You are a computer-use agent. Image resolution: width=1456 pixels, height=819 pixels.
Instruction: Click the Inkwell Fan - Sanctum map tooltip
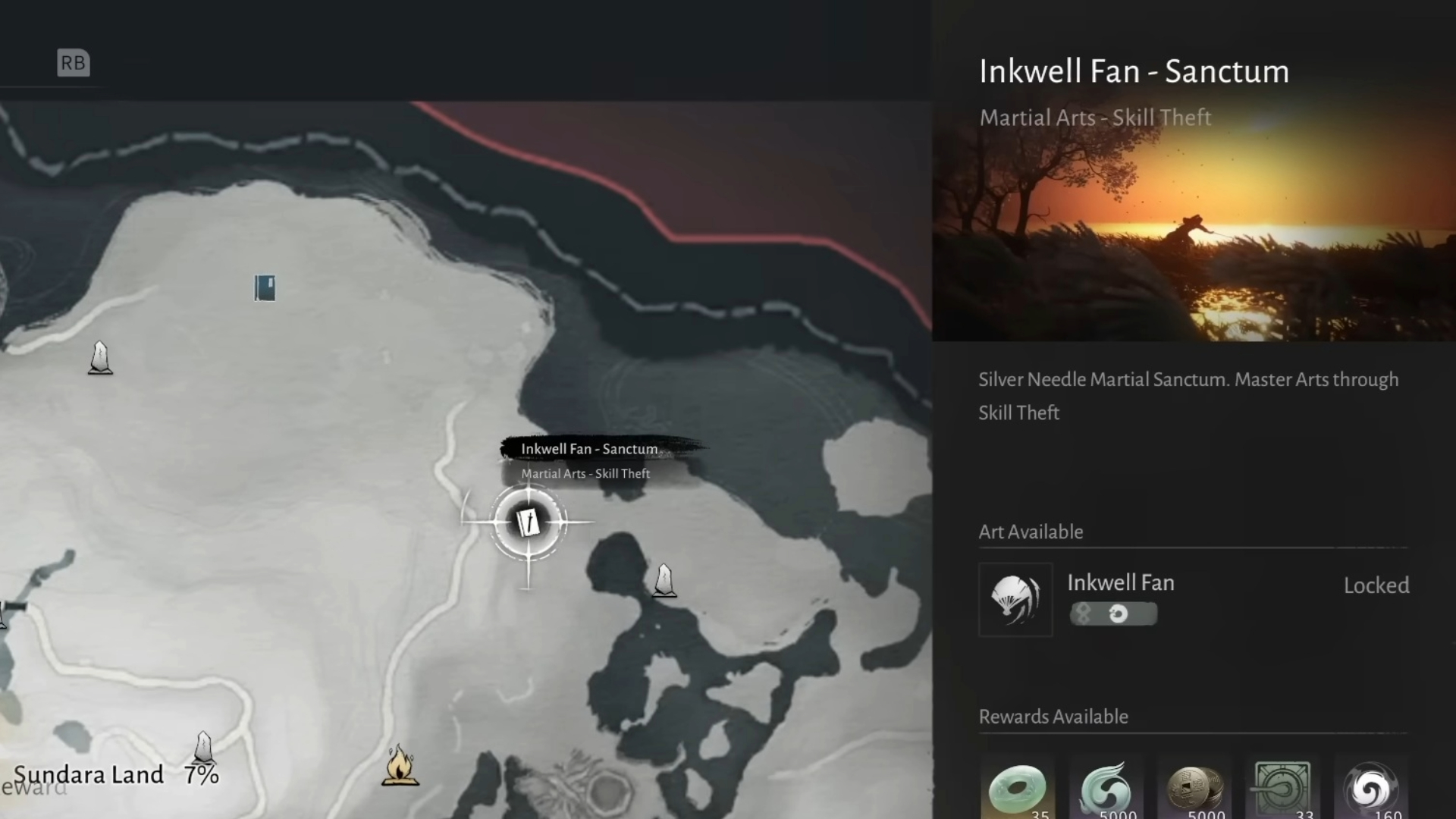click(x=591, y=449)
